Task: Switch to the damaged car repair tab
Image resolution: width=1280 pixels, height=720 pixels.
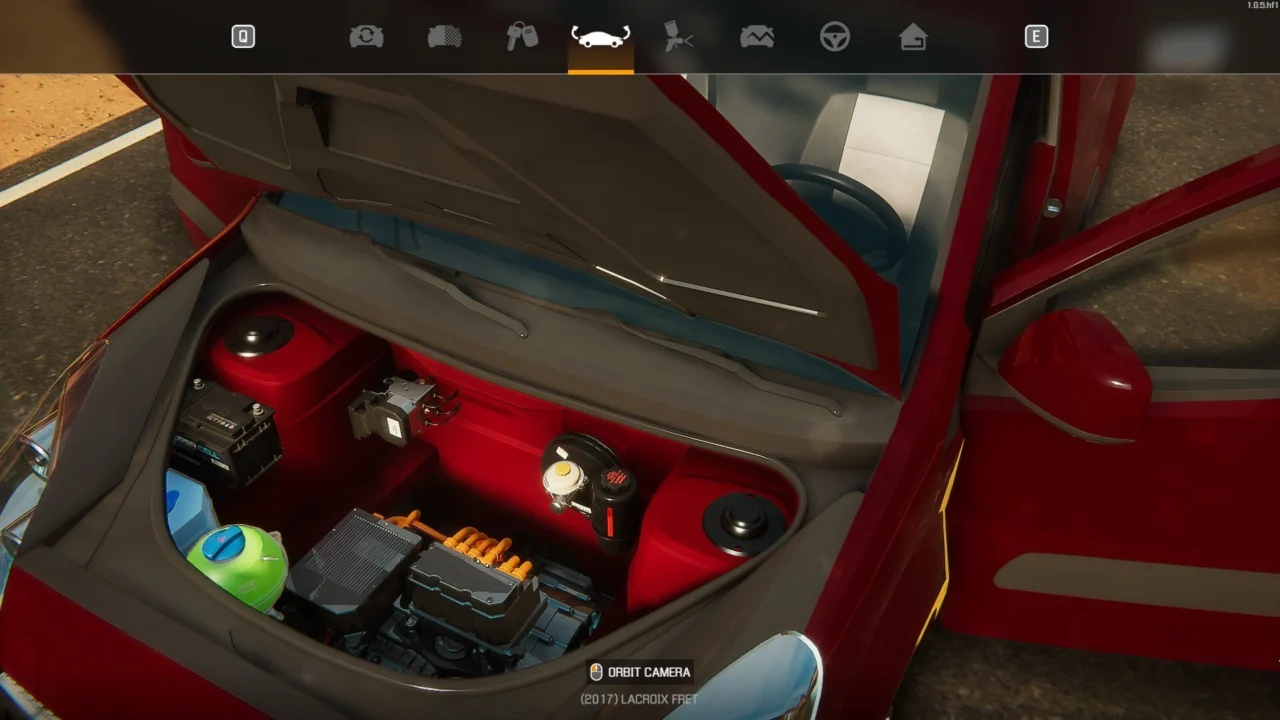Action: (x=756, y=37)
